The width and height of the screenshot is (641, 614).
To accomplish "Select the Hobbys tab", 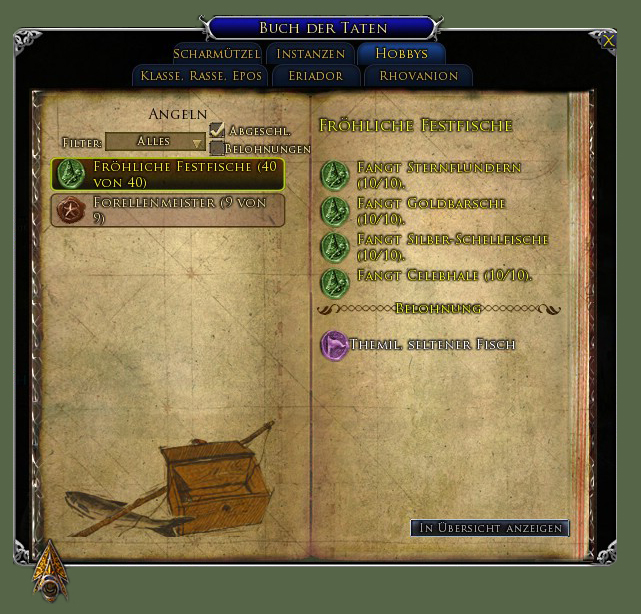I will (x=402, y=54).
